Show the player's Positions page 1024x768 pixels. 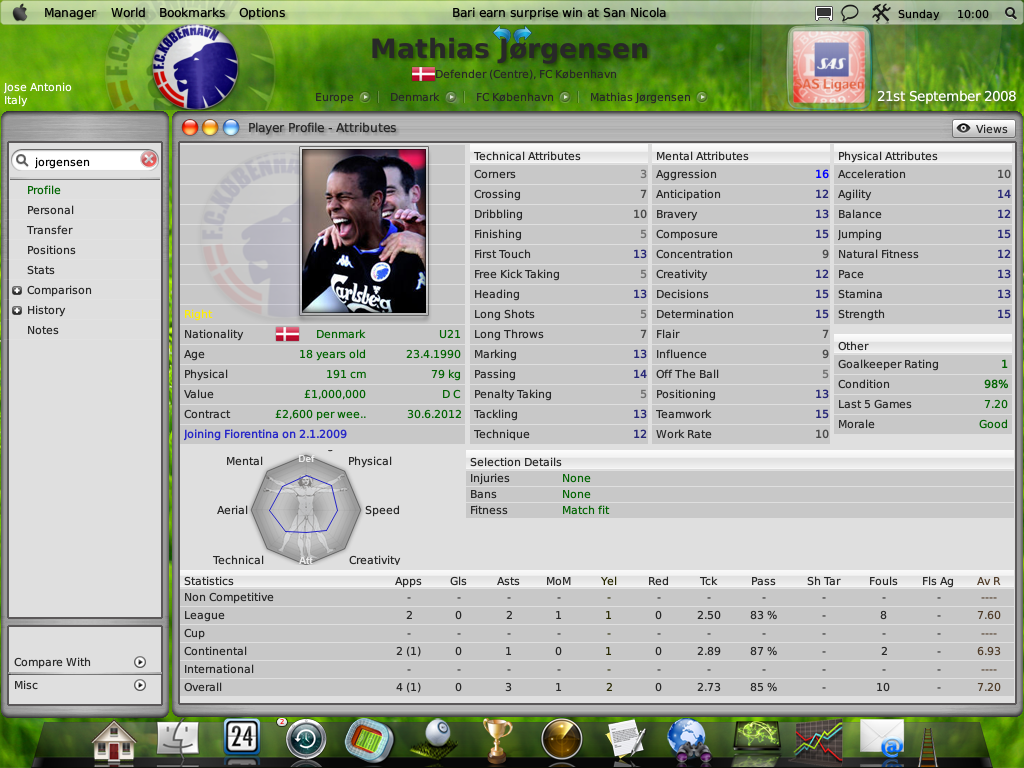pyautogui.click(x=51, y=250)
